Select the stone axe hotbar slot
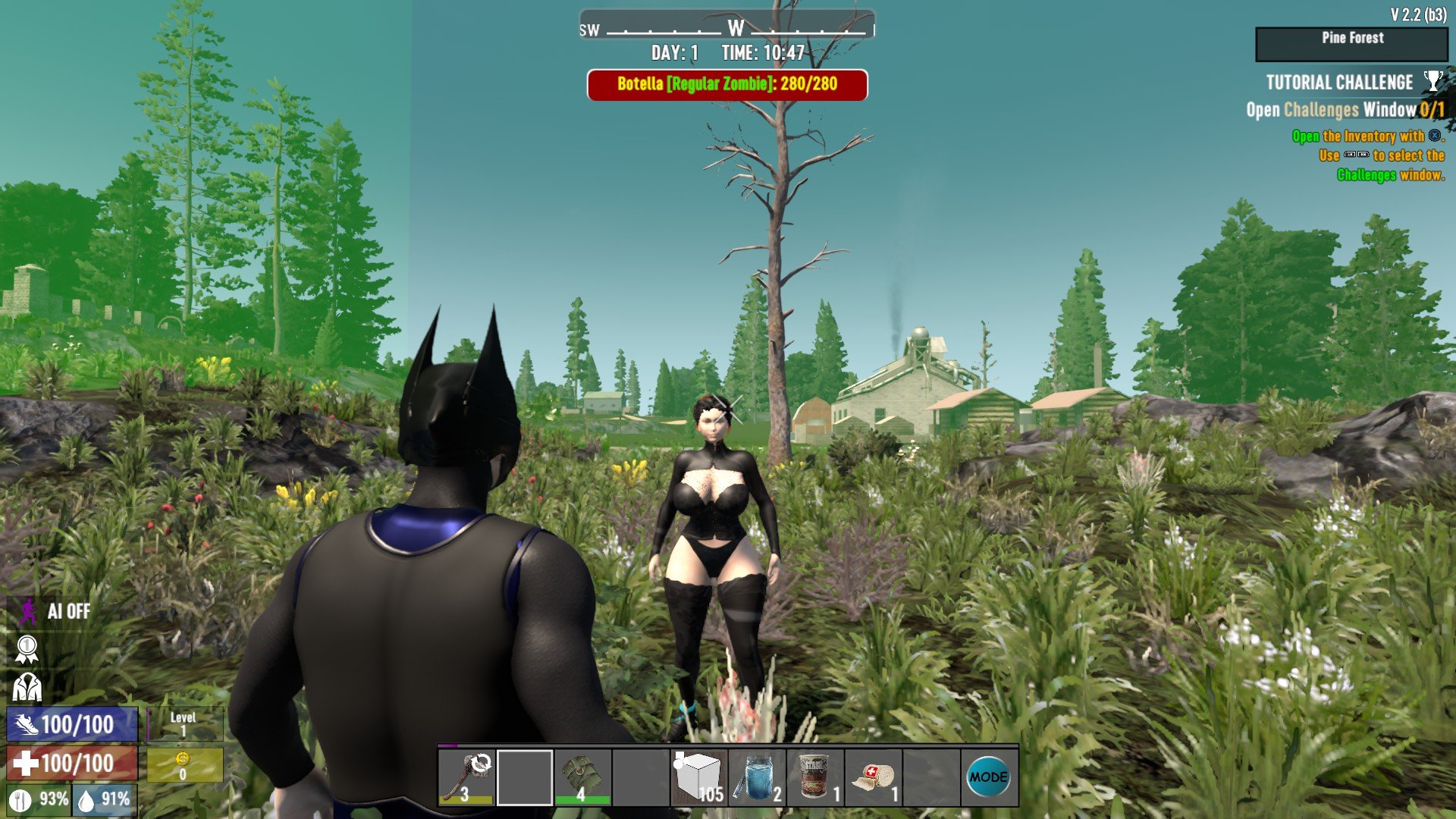This screenshot has width=1456, height=819. pos(466,777)
